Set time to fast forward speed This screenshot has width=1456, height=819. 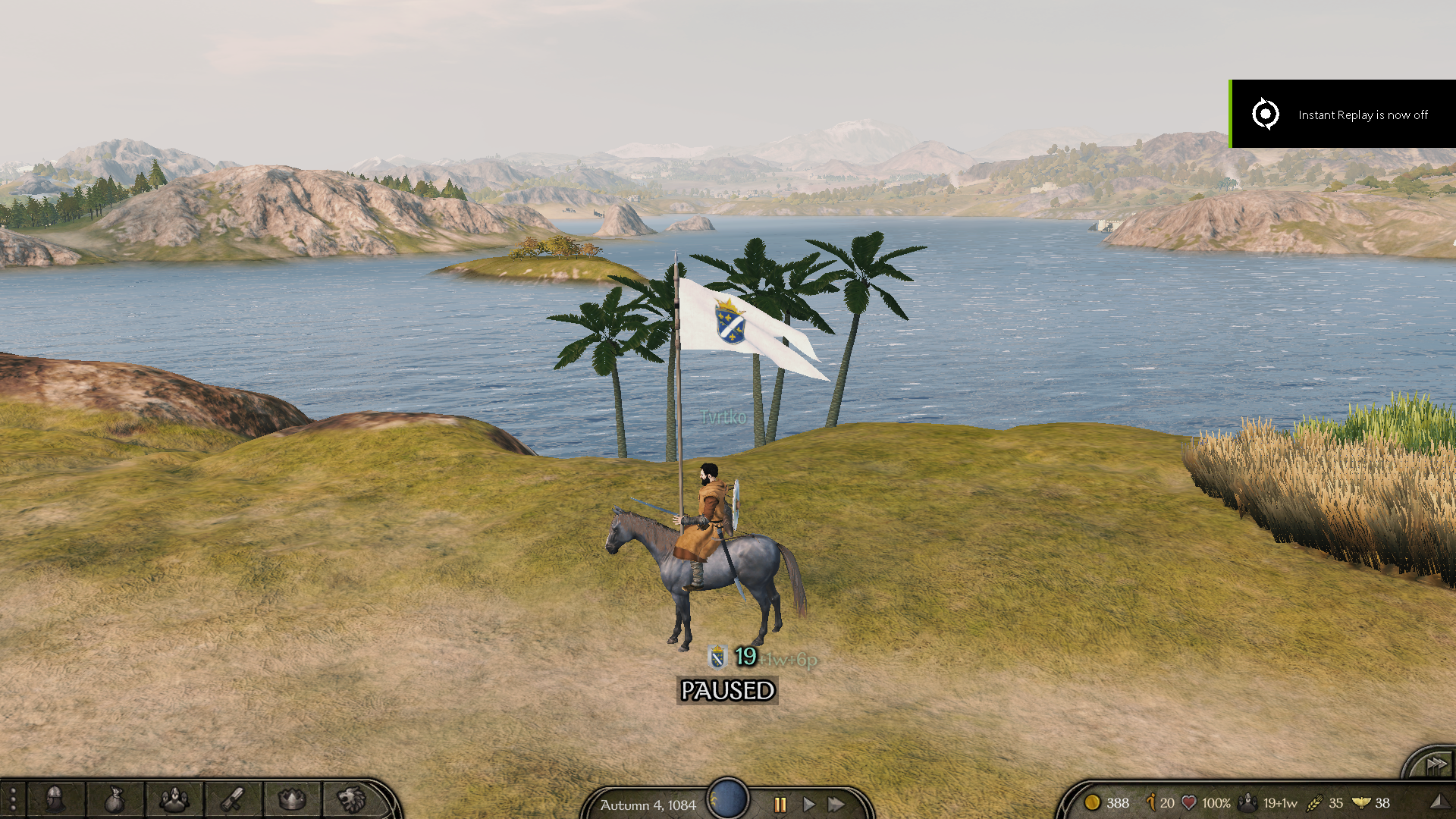point(836,804)
